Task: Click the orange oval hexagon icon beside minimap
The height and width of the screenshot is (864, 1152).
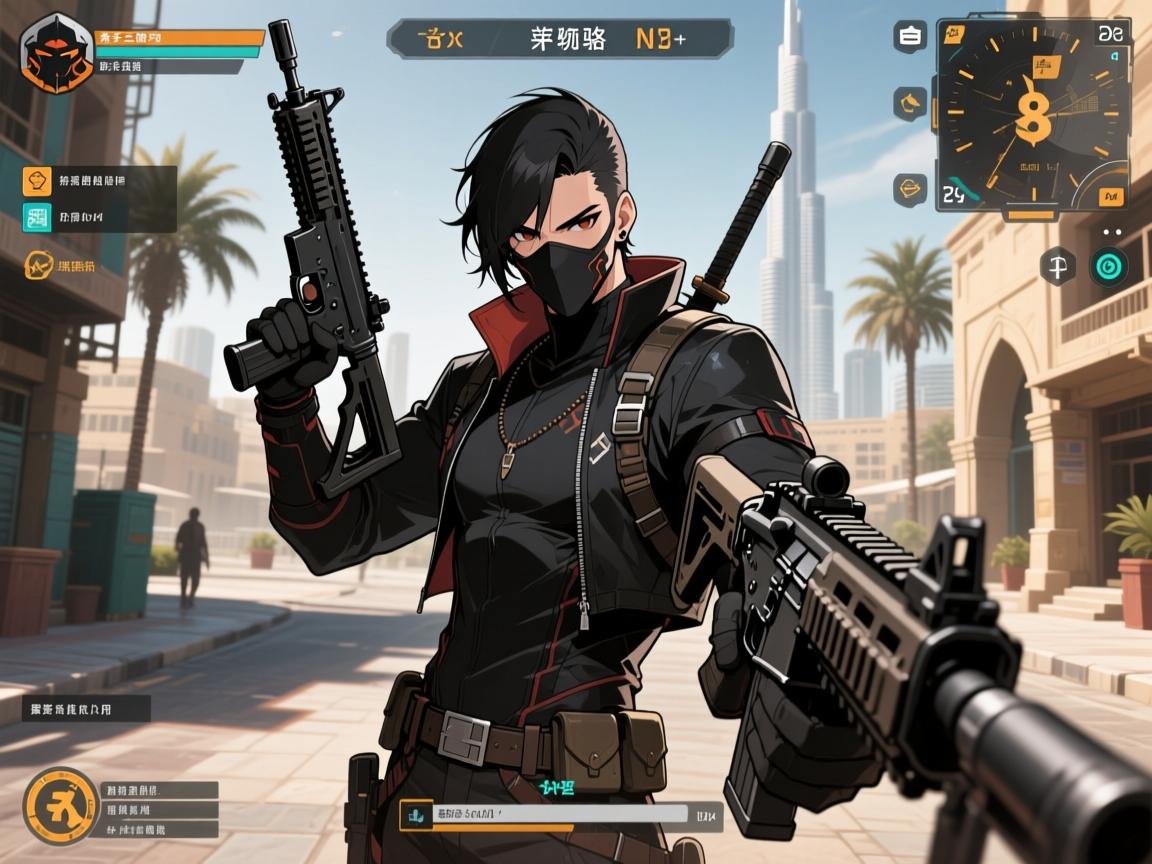Action: [910, 187]
